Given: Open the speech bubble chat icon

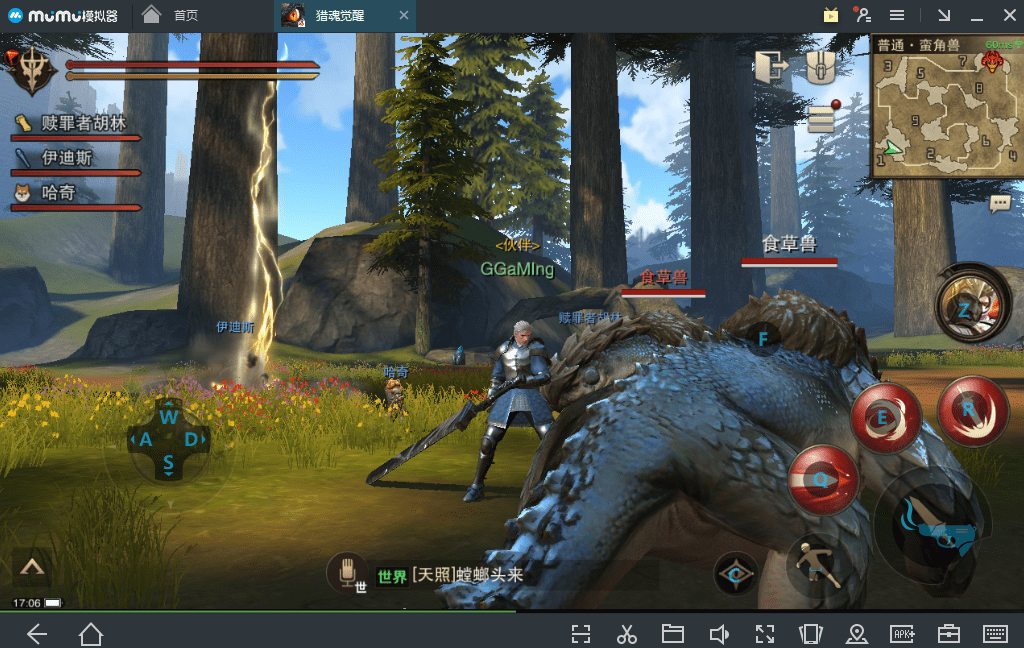Looking at the screenshot, I should tap(999, 204).
